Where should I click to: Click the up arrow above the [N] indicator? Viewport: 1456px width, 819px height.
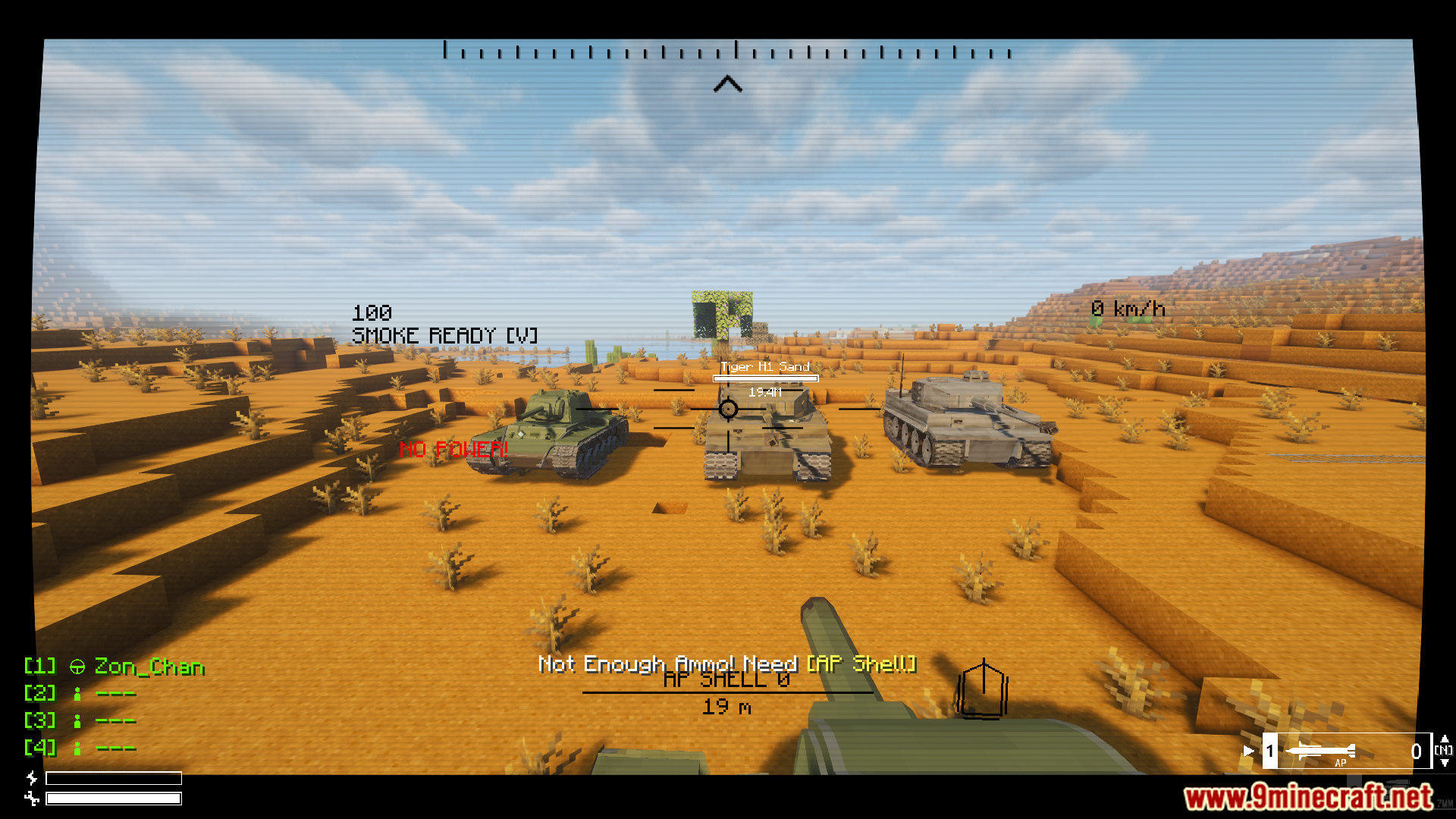click(1445, 740)
